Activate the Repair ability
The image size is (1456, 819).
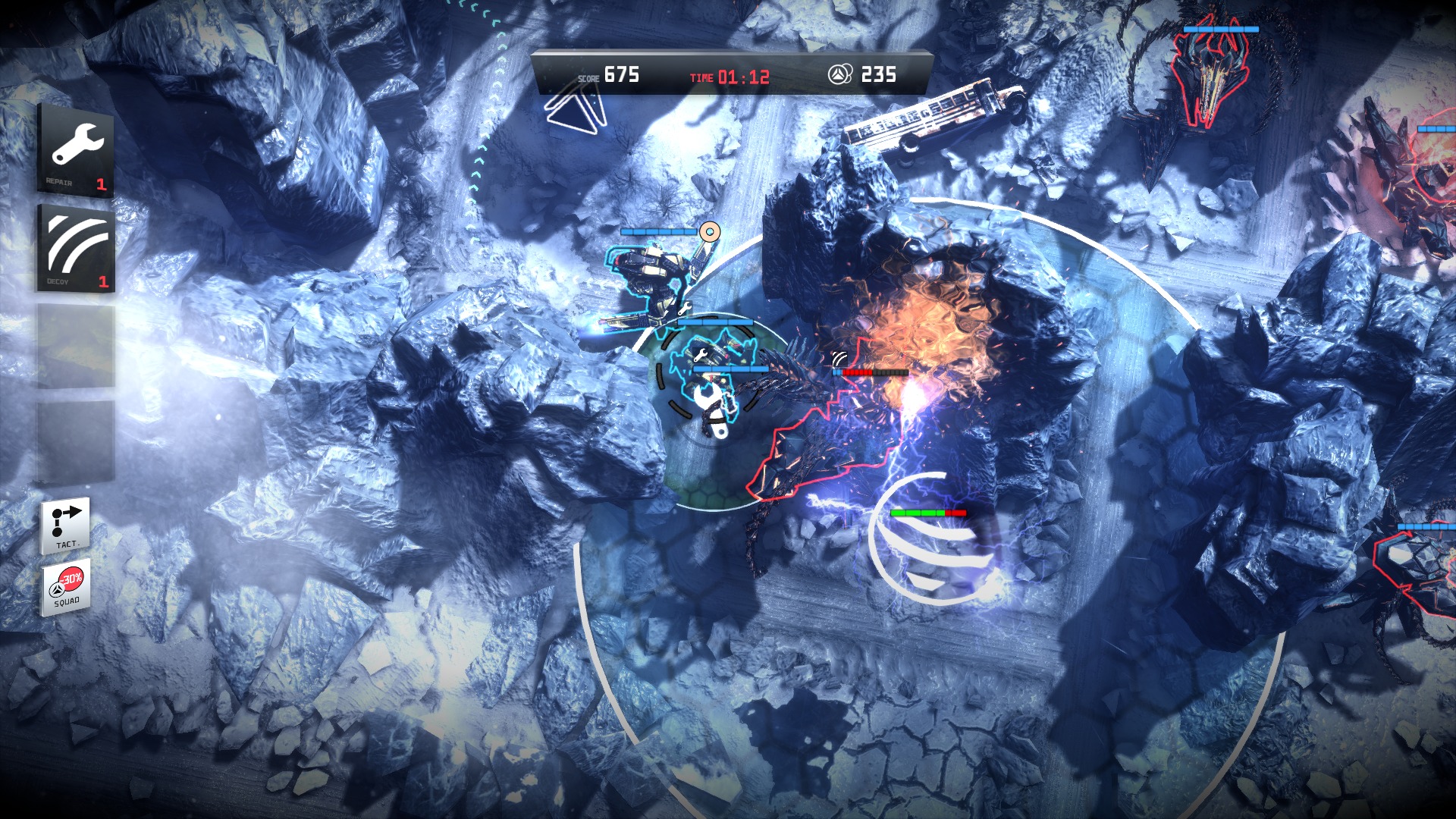point(77,151)
